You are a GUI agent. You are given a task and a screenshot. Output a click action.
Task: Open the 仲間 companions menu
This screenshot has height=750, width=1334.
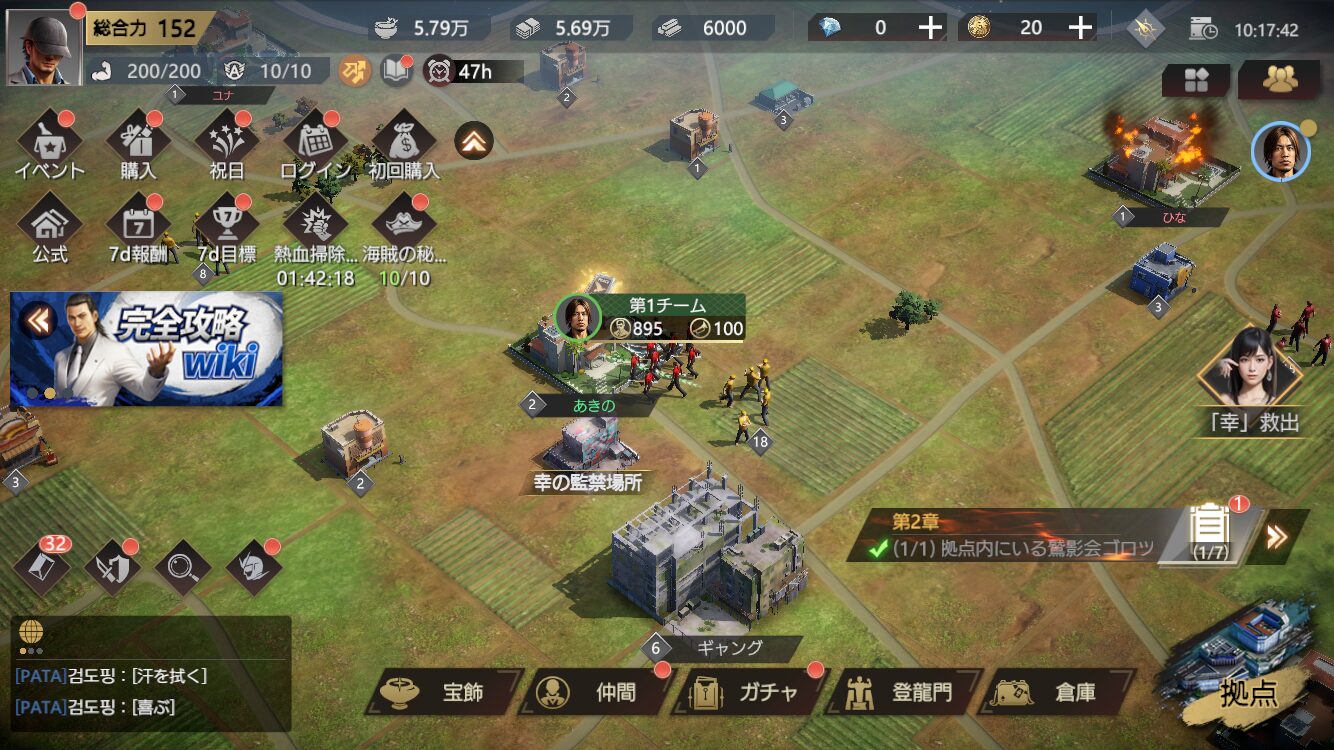coord(596,692)
